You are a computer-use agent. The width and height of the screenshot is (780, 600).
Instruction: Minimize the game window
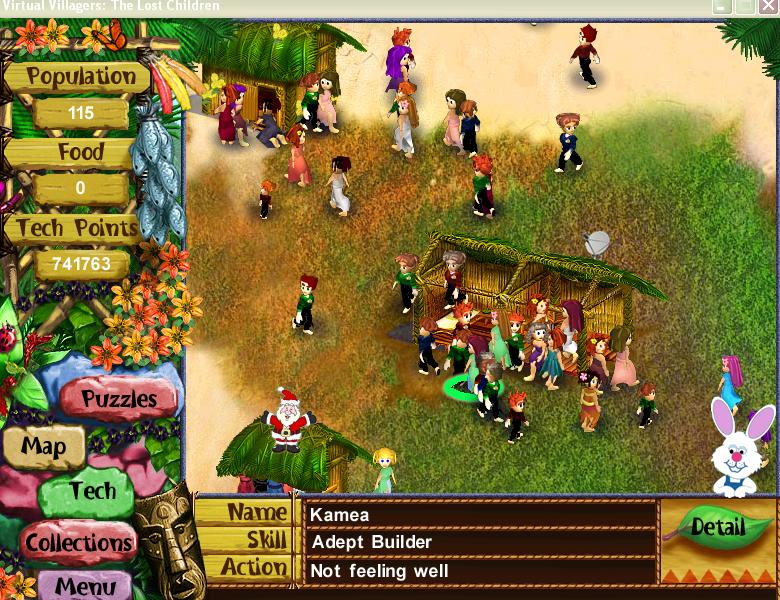pos(721,7)
